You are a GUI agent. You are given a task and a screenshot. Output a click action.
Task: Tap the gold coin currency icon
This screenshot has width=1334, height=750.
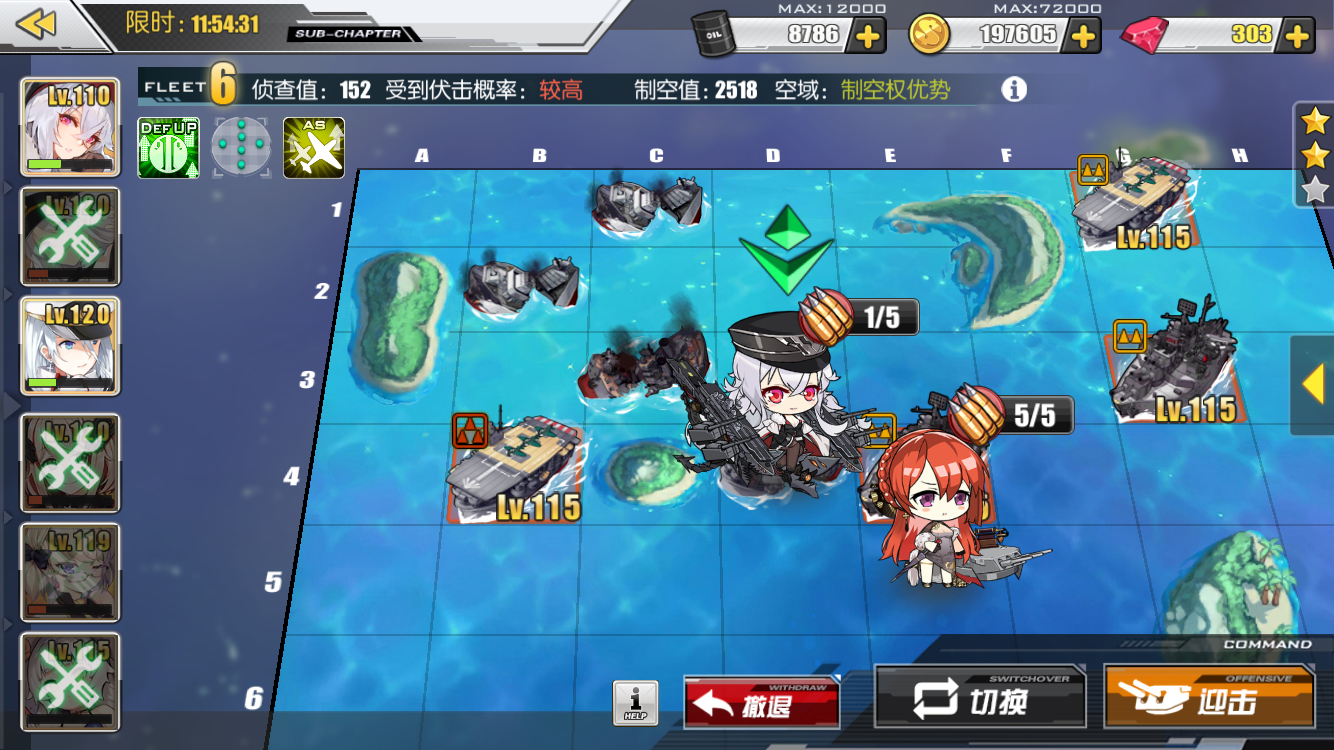coord(927,33)
